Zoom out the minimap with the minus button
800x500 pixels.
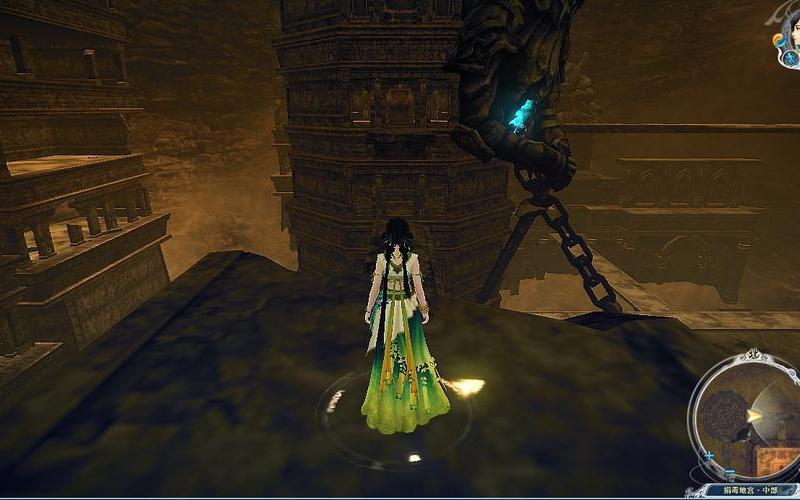coord(729,472)
